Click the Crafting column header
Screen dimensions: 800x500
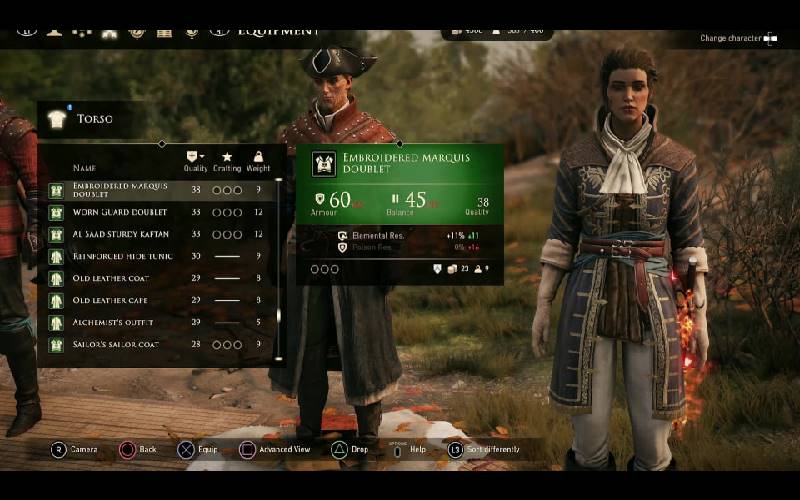[227, 162]
